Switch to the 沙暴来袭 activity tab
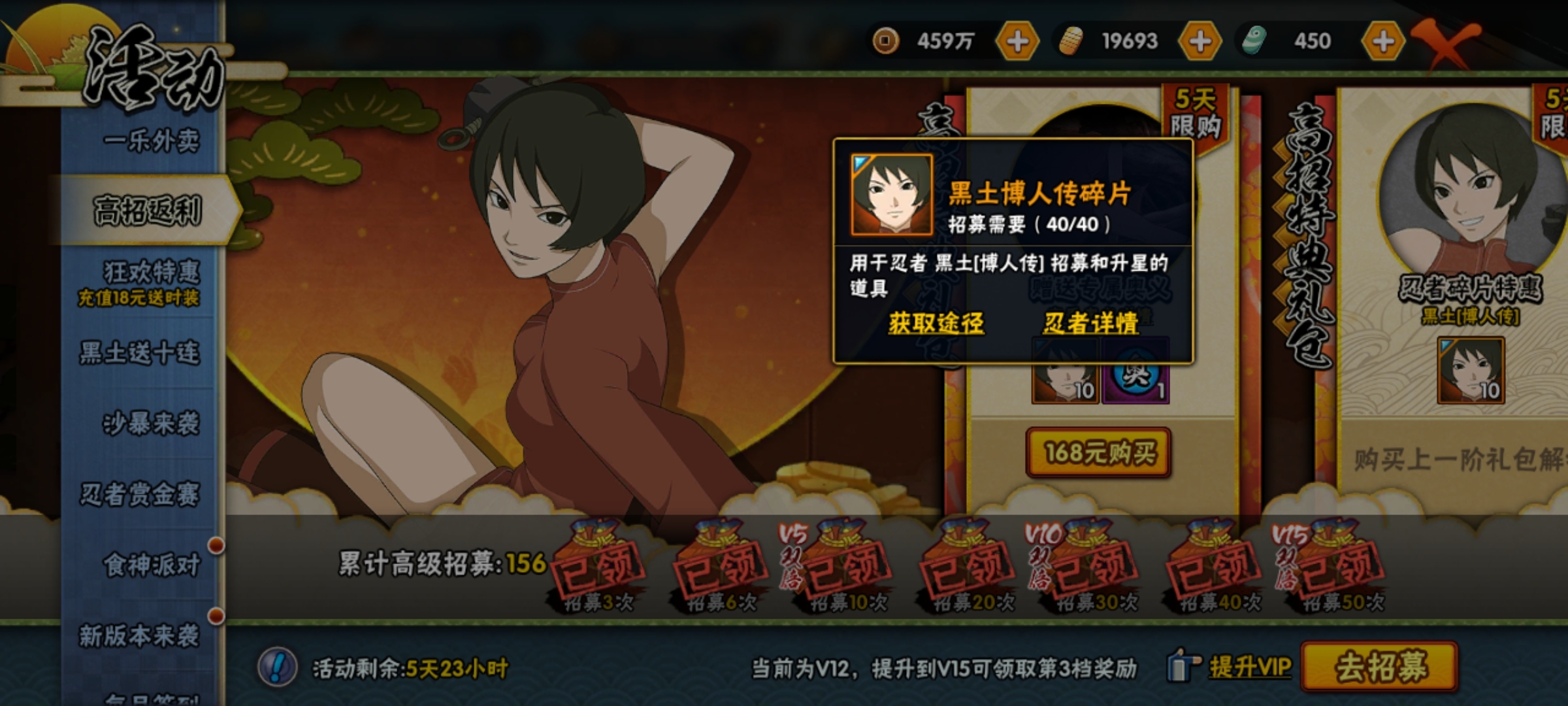1568x706 pixels. (150, 424)
